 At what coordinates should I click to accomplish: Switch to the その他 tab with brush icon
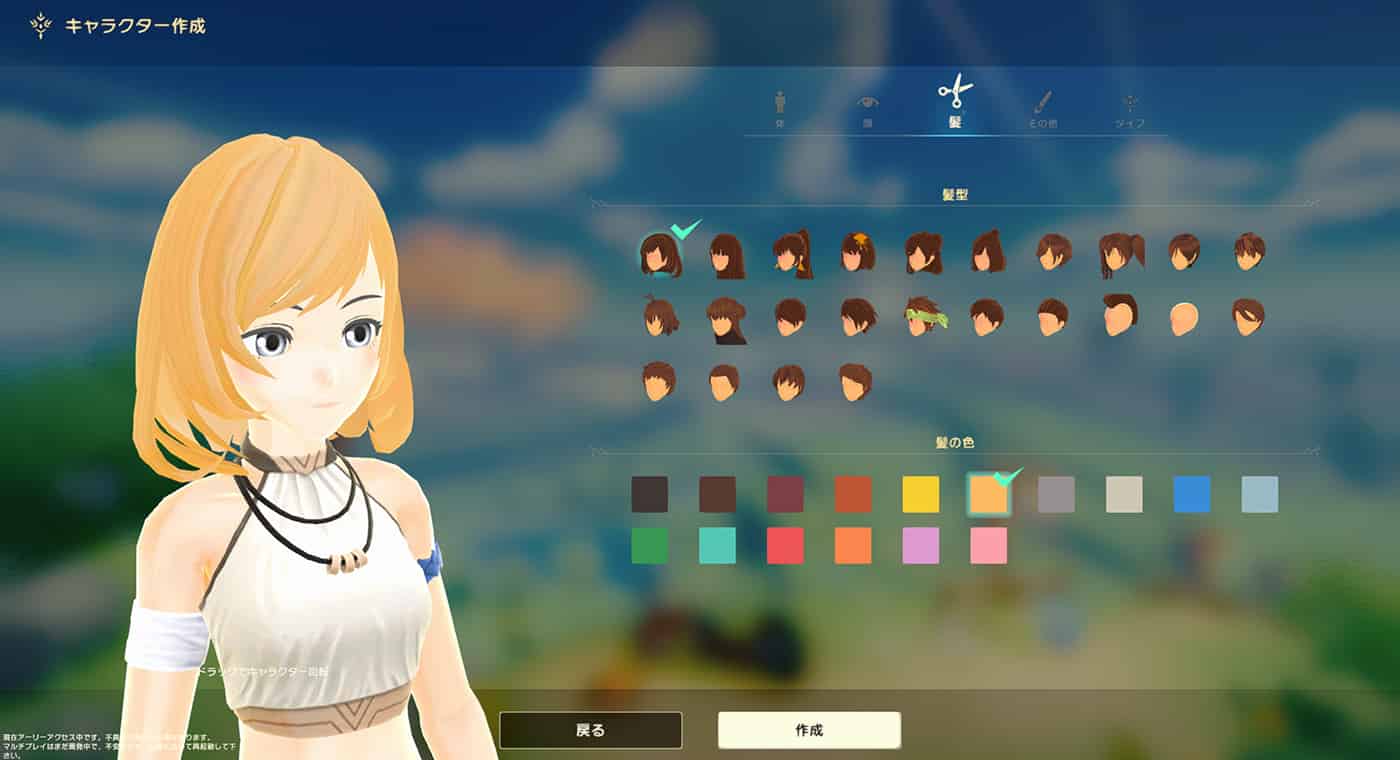pos(1042,108)
